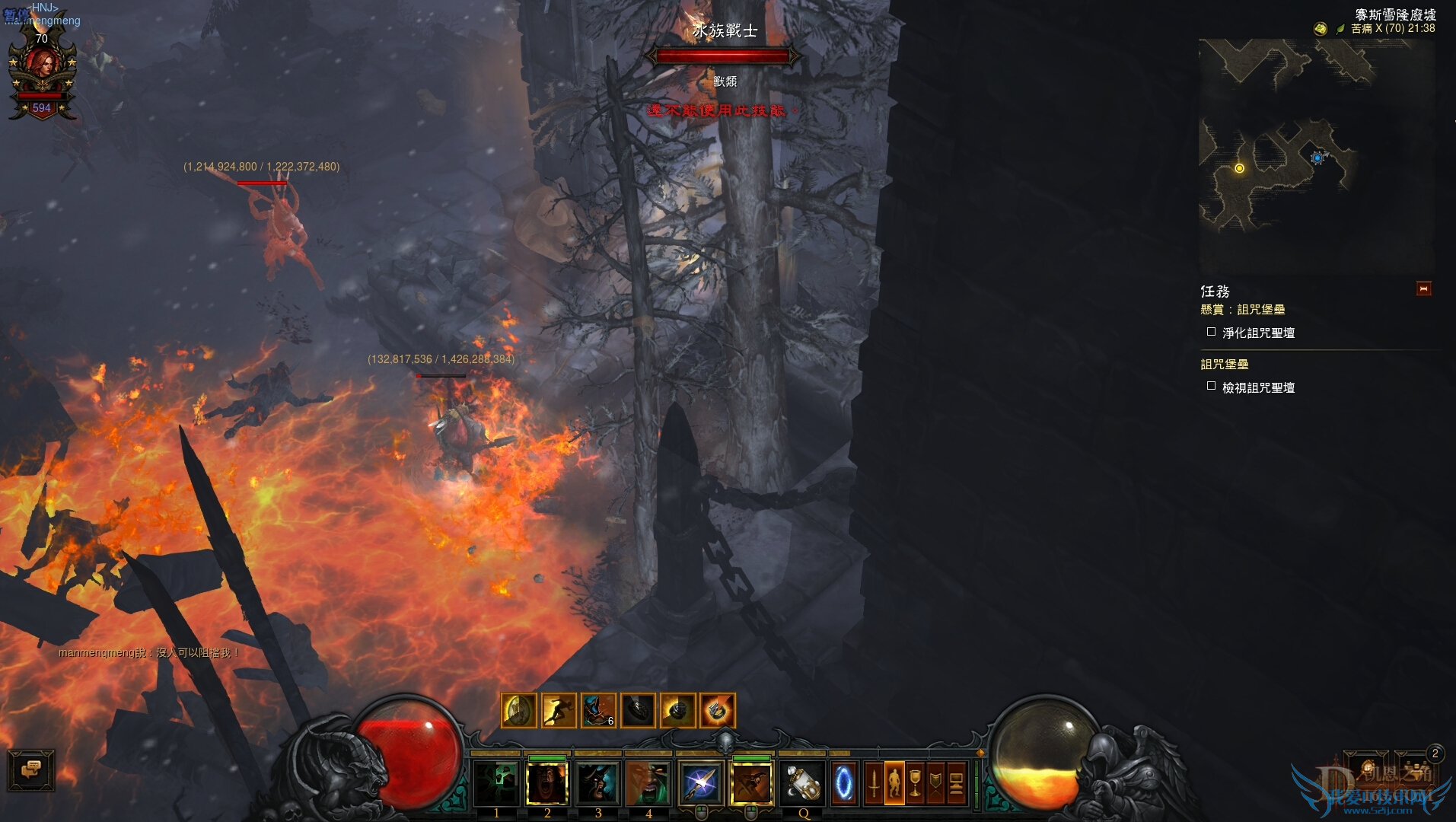The width and height of the screenshot is (1456, 822).
Task: Drink the bottled potion in the Q slot
Action: (802, 783)
